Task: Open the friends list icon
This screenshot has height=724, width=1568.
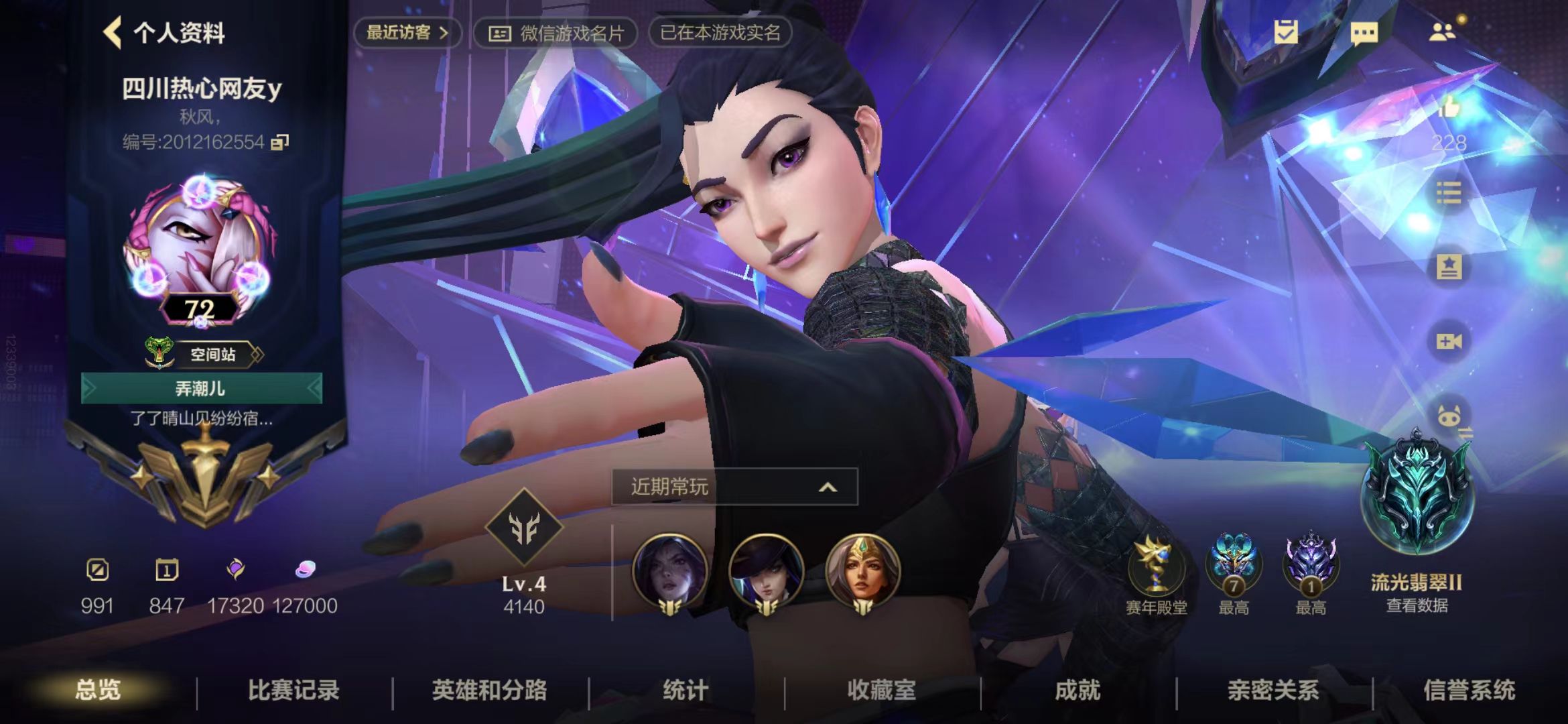Action: click(1441, 32)
